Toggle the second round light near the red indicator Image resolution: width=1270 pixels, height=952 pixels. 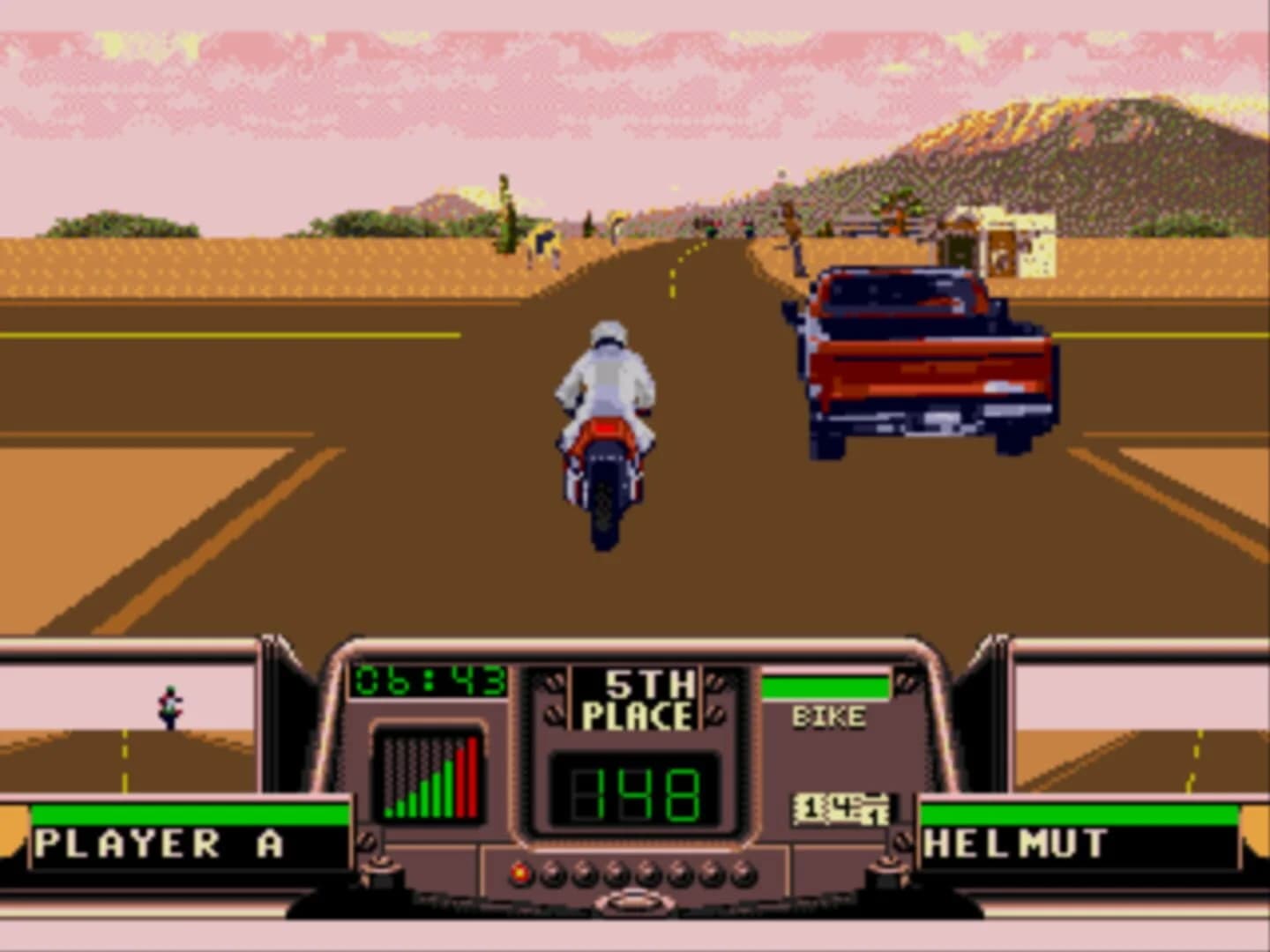(x=551, y=875)
